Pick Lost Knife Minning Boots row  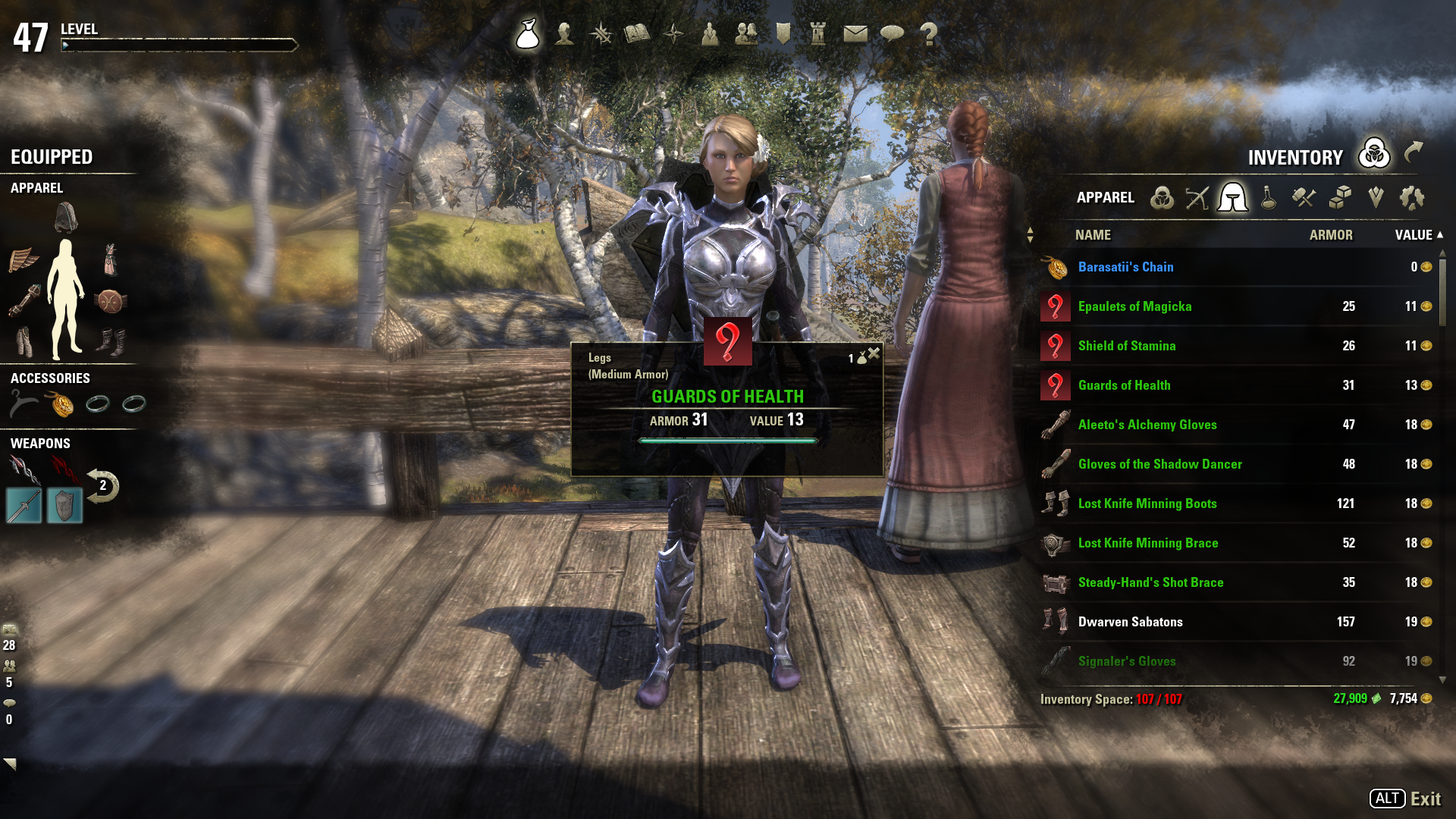pyautogui.click(x=1147, y=504)
